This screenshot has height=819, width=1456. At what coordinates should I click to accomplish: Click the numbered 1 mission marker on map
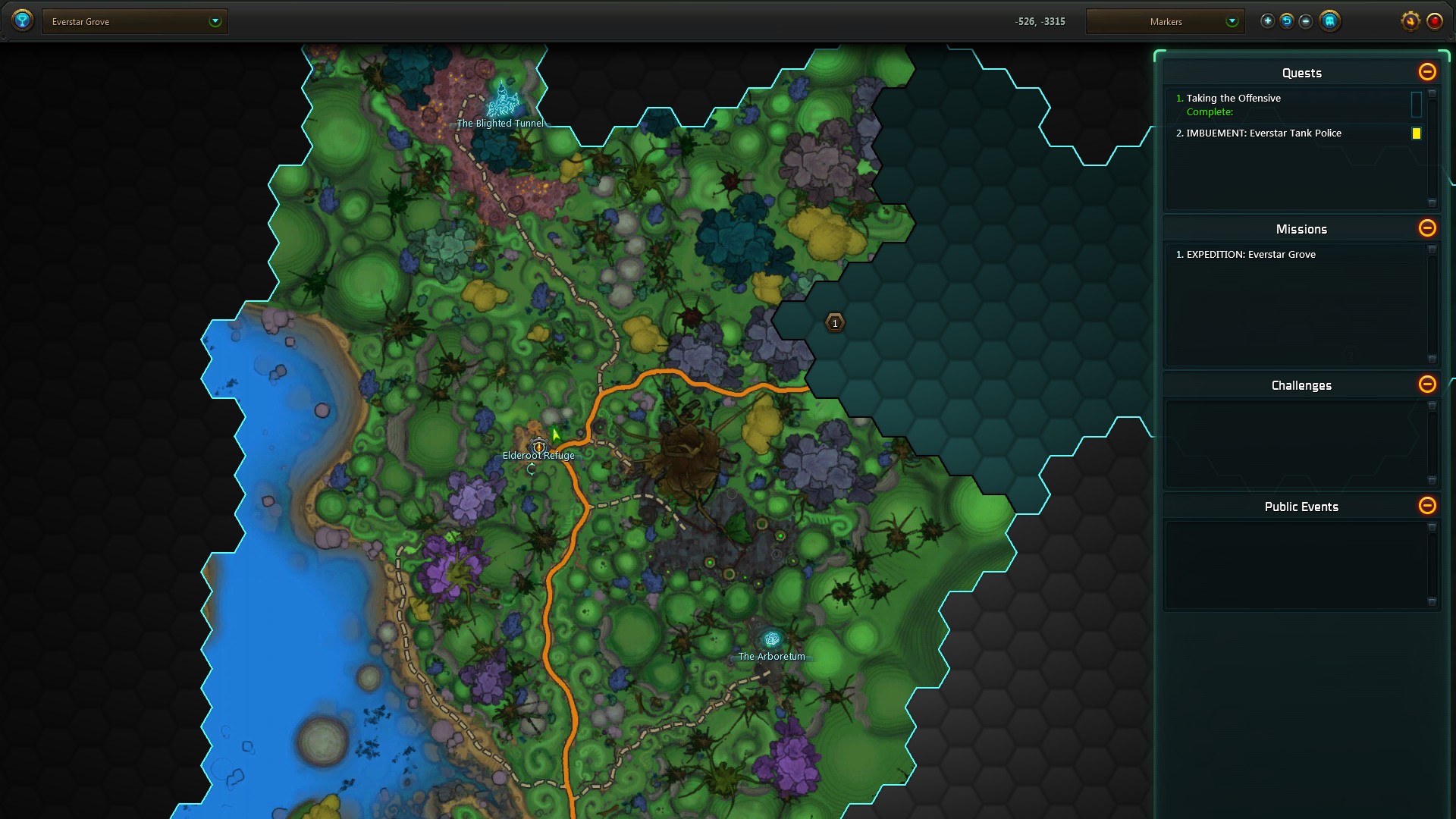tap(834, 324)
